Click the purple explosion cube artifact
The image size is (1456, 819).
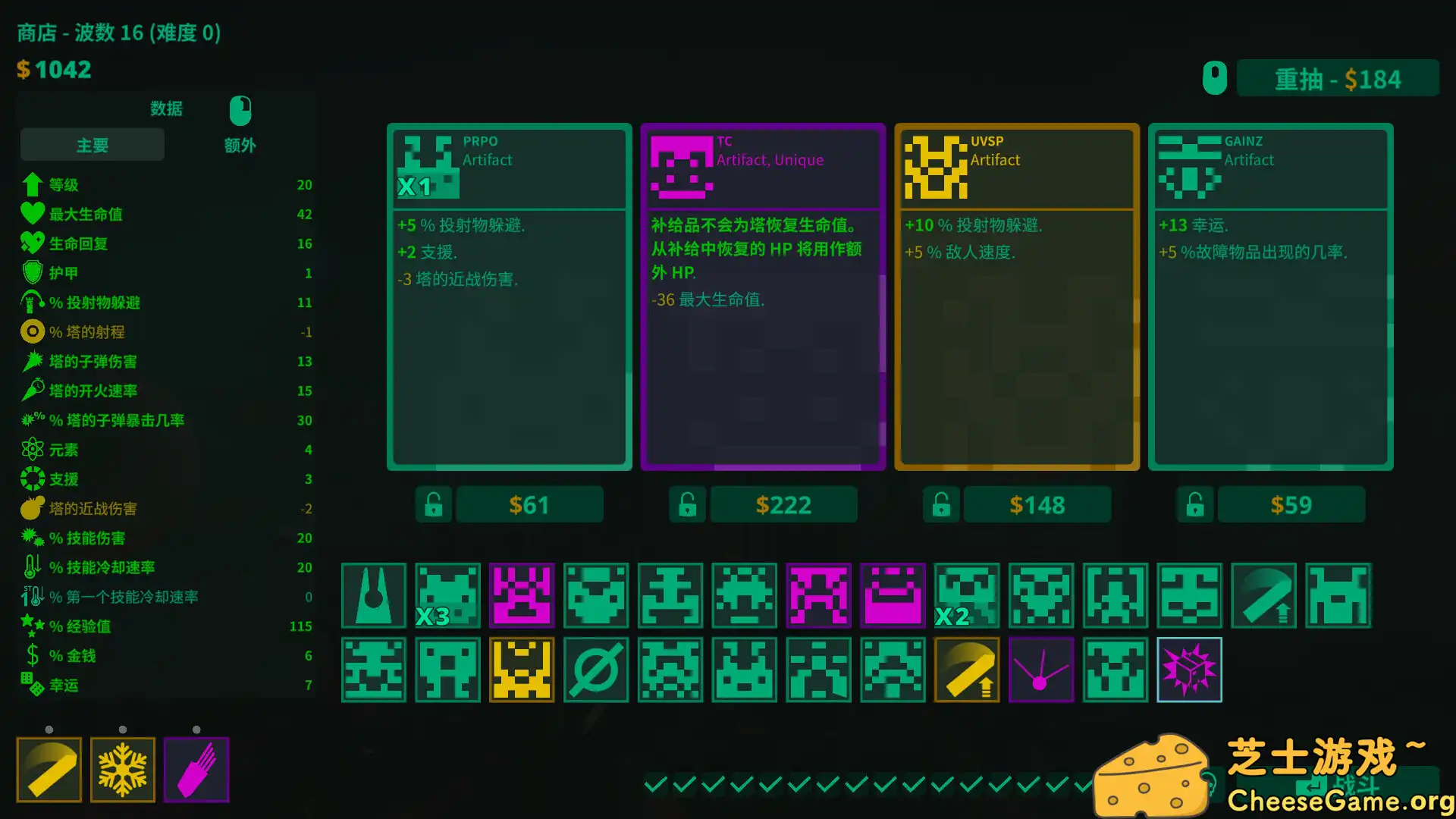point(1189,670)
